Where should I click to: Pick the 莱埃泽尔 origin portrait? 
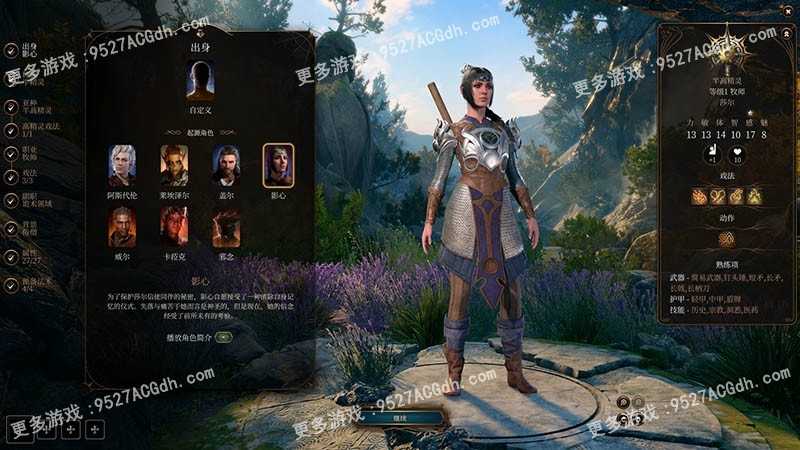click(174, 166)
